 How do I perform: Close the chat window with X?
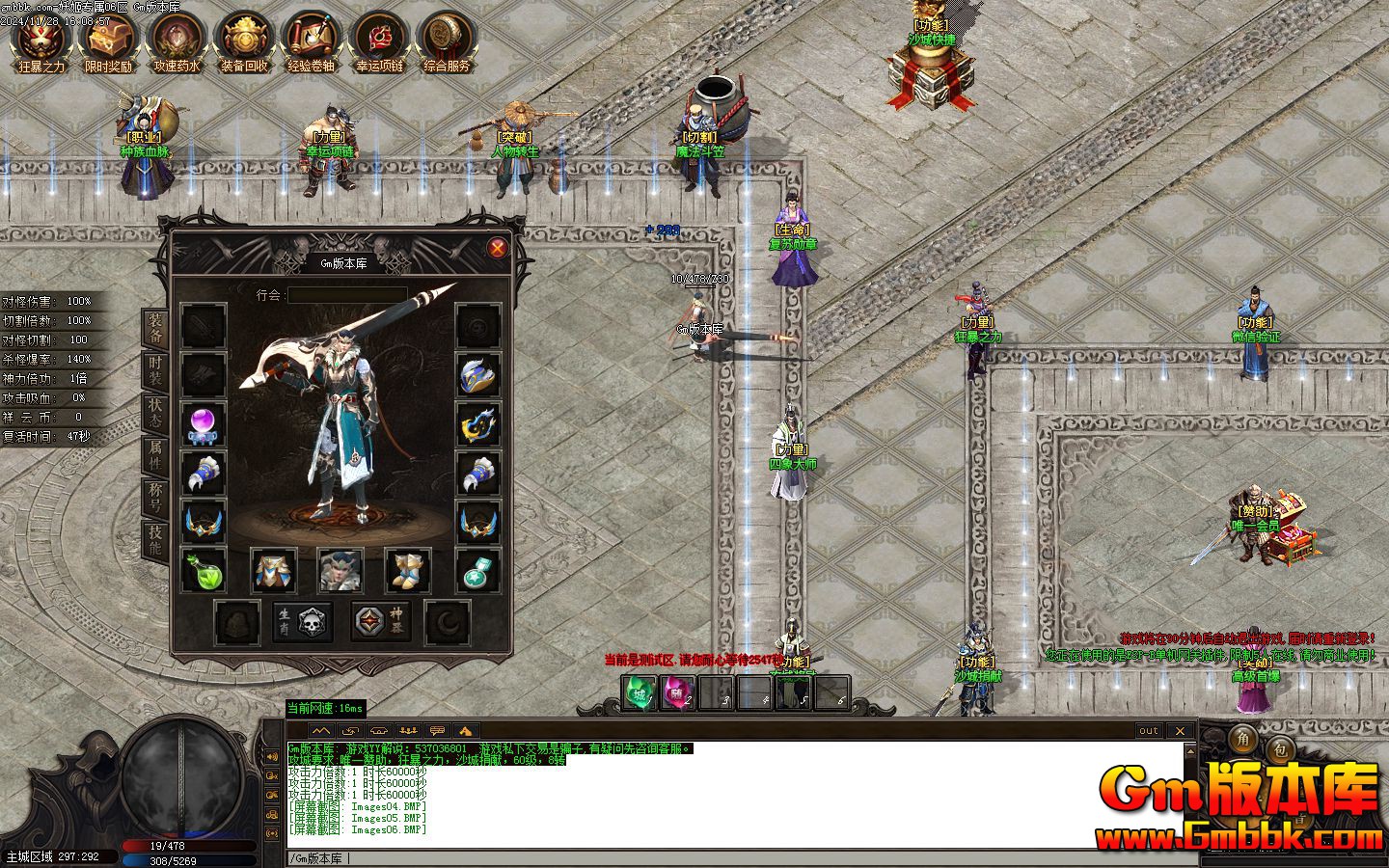click(1179, 731)
